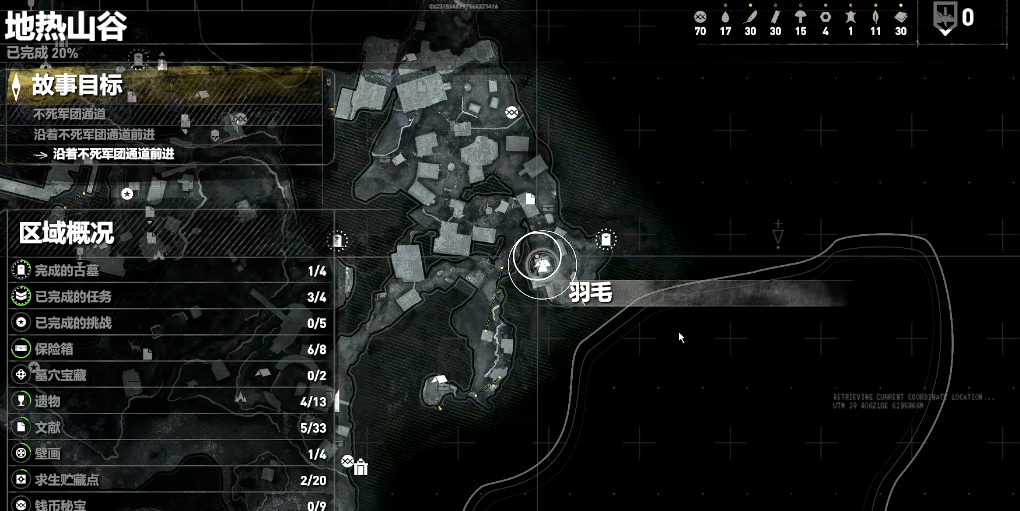Click the gift box marker on the map

361,467
